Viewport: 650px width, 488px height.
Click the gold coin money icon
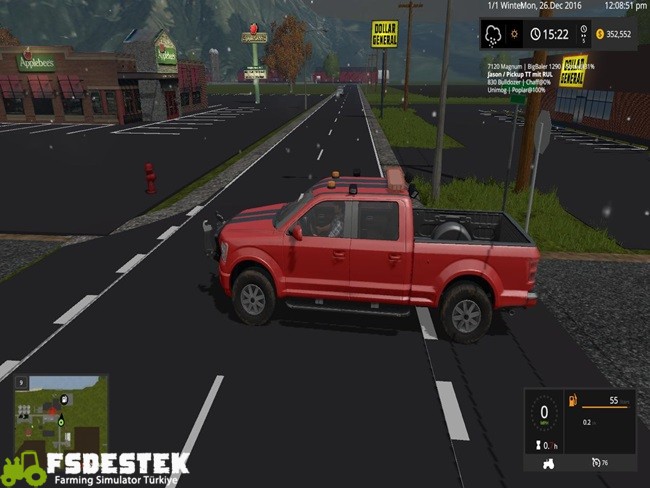[x=600, y=34]
